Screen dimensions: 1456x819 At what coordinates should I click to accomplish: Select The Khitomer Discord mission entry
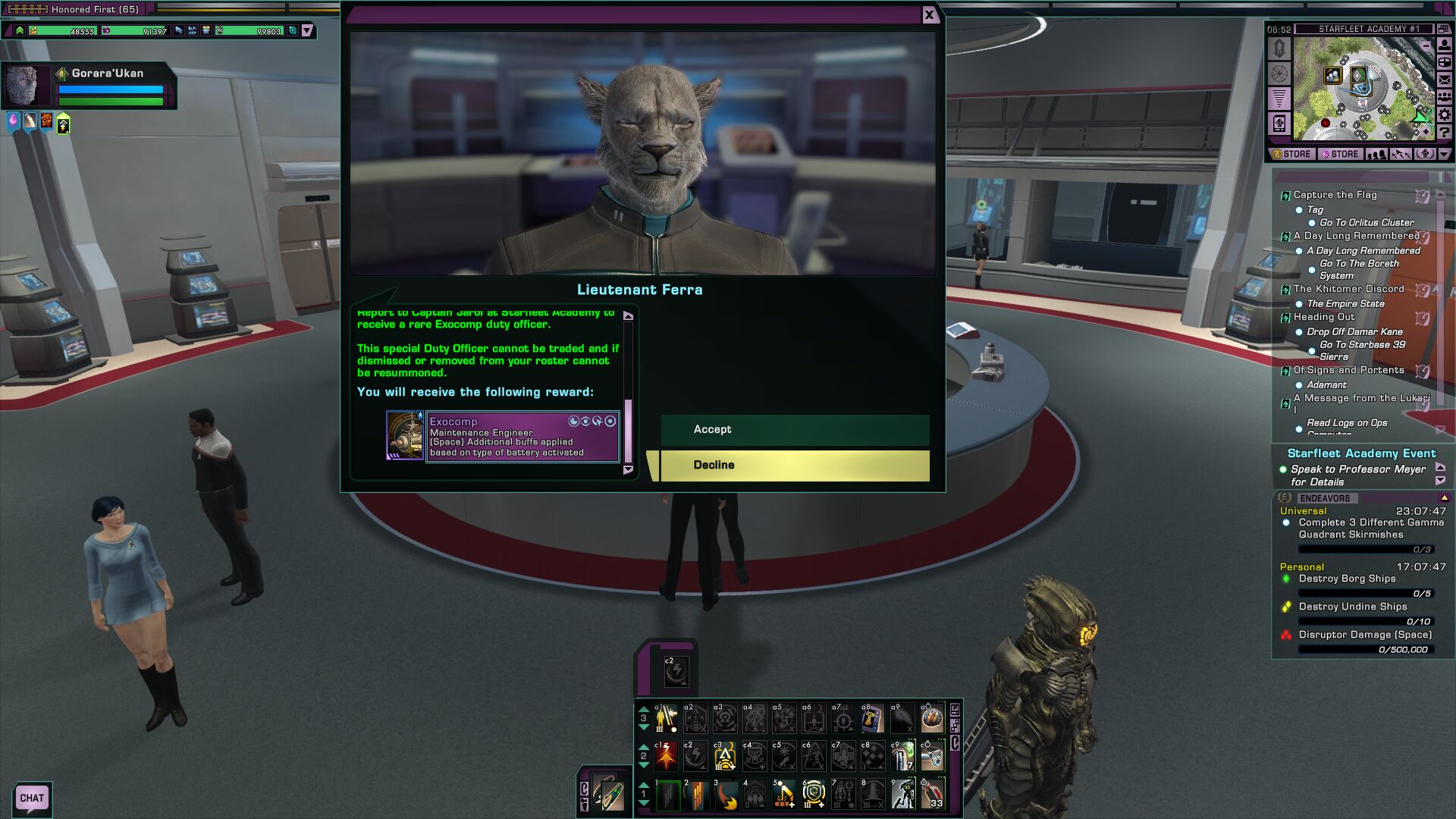click(1348, 289)
